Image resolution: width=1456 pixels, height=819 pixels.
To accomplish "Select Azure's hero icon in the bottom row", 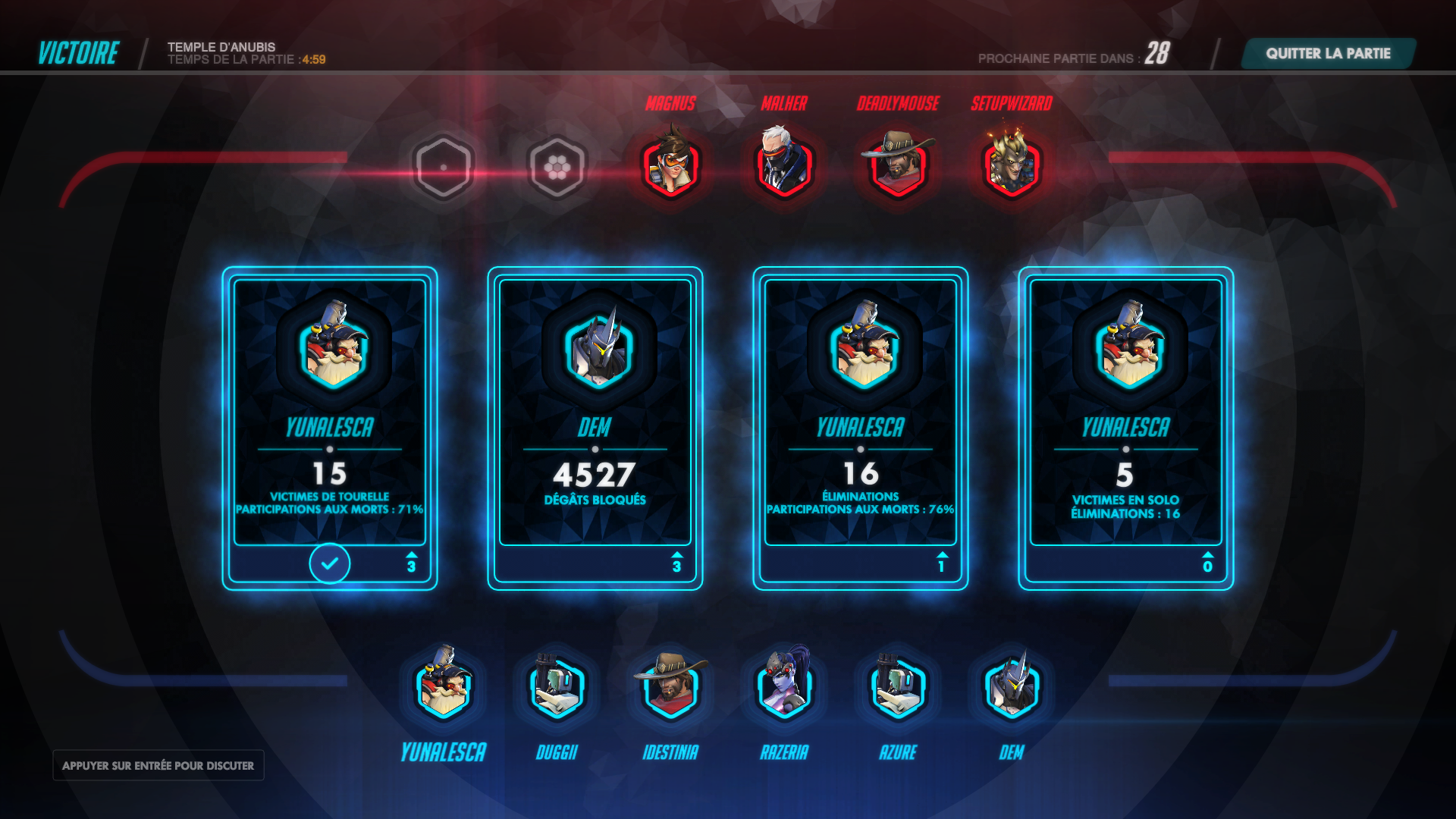I will pos(898,692).
